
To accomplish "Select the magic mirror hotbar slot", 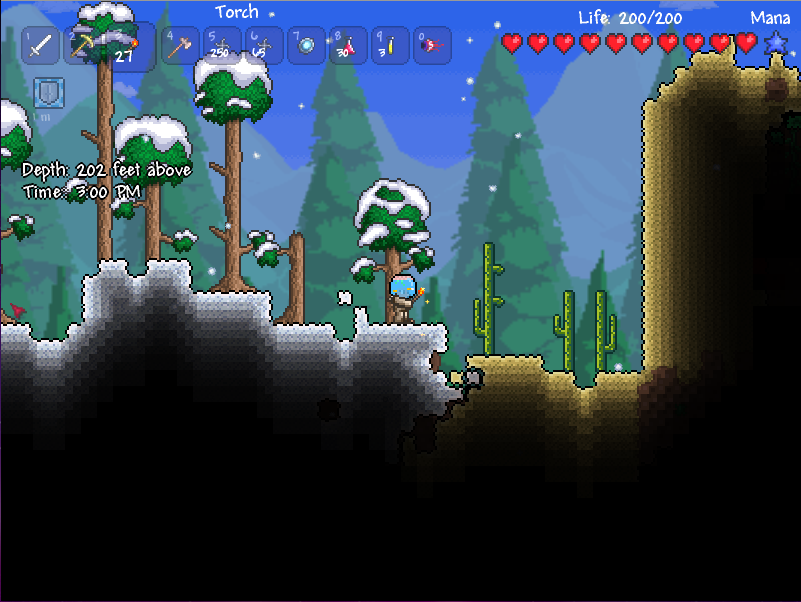I will coord(306,45).
